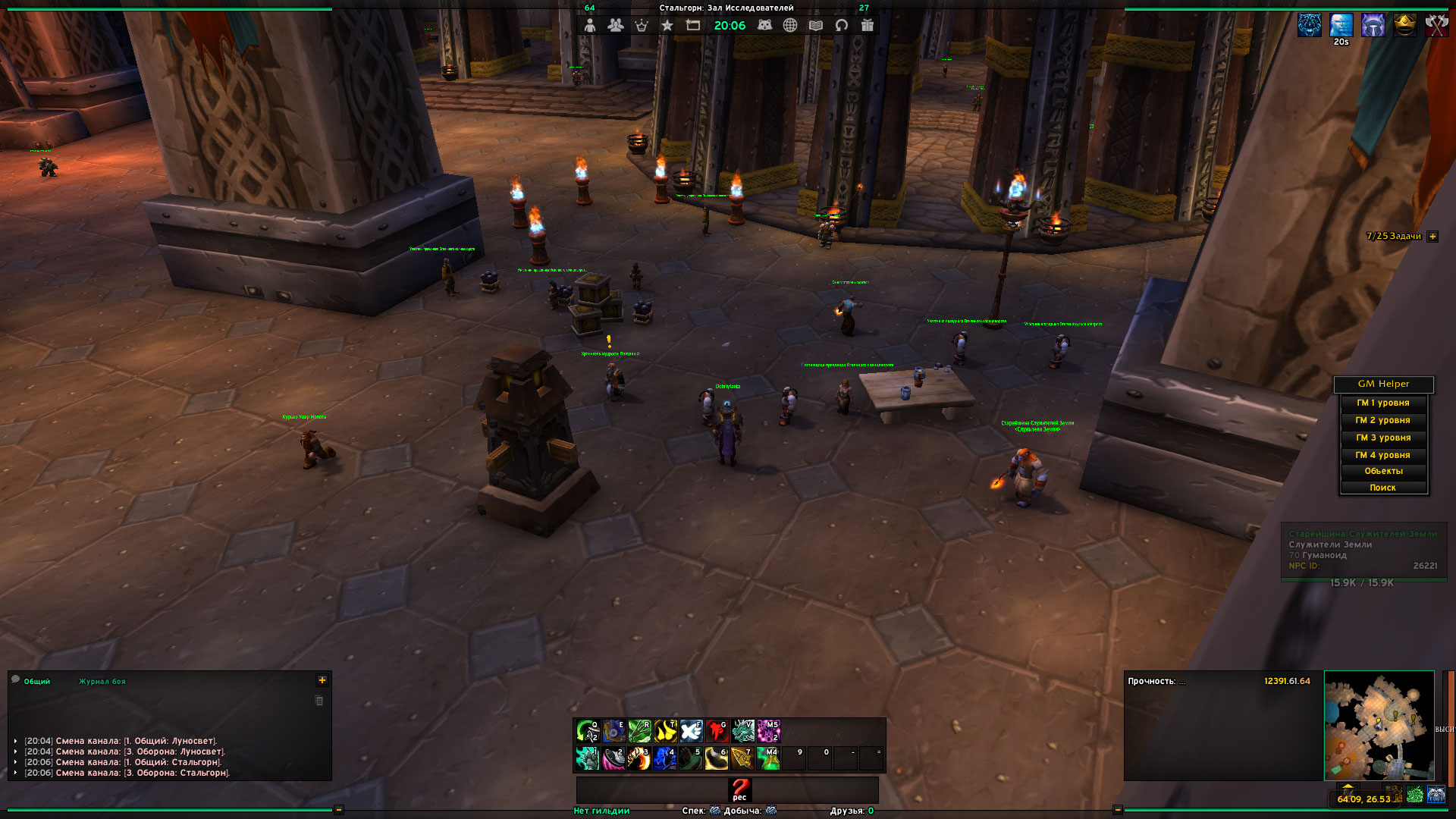Expand the quest tracker next to 'Задачи'

[x=1432, y=237]
